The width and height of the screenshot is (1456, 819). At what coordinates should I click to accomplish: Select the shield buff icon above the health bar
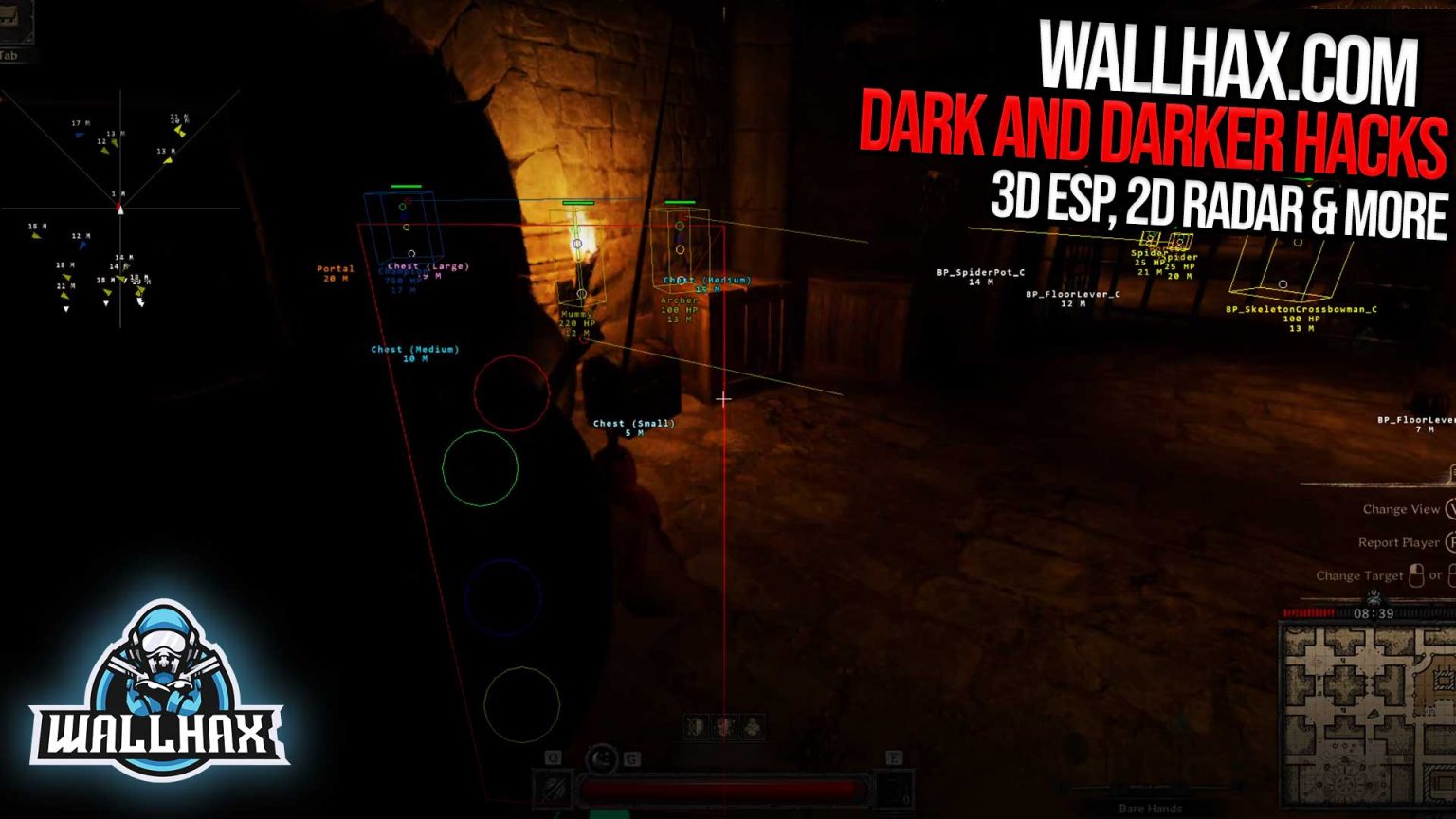coord(695,725)
